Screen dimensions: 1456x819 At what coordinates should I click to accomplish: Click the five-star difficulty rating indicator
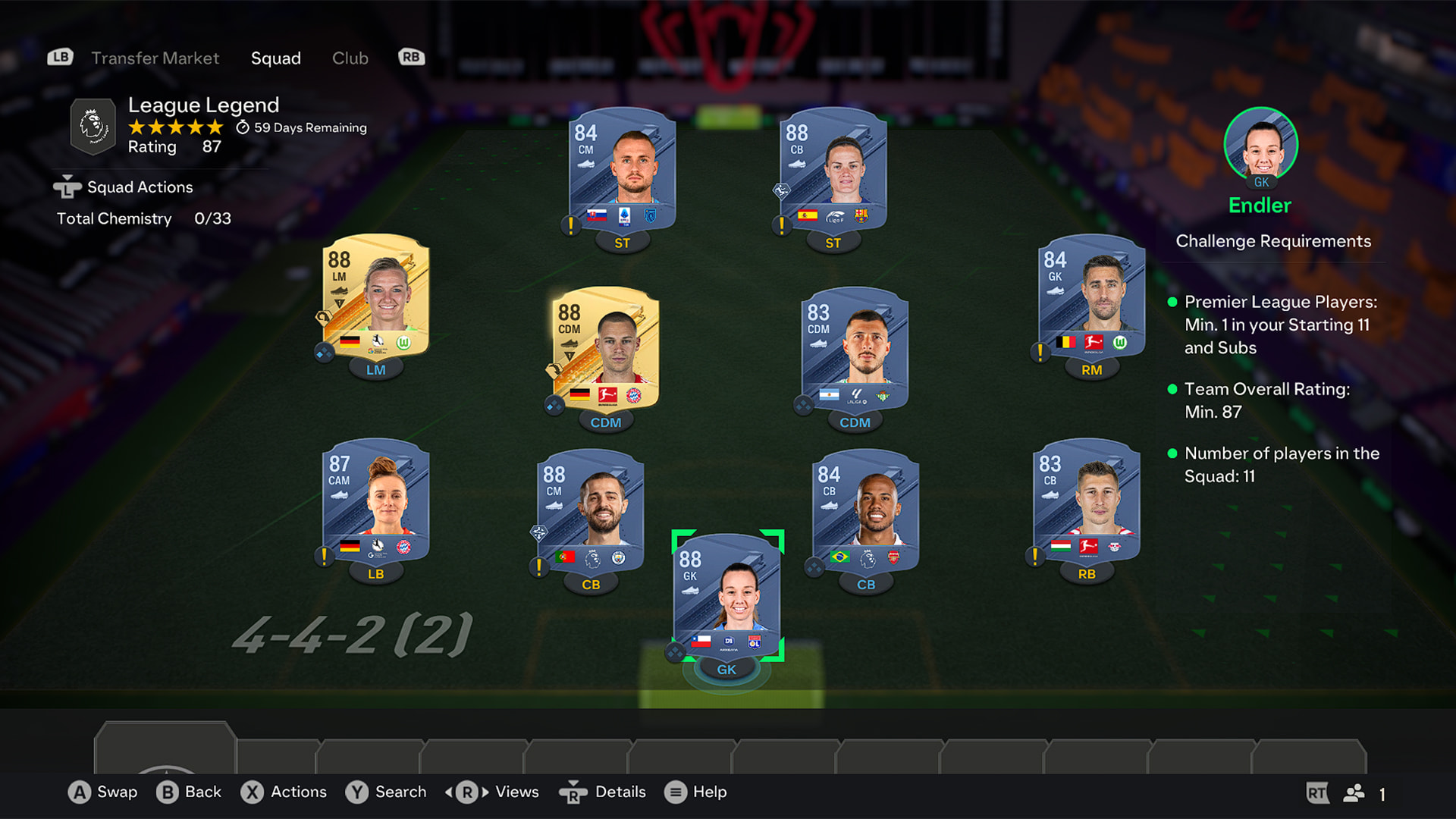coord(174,127)
